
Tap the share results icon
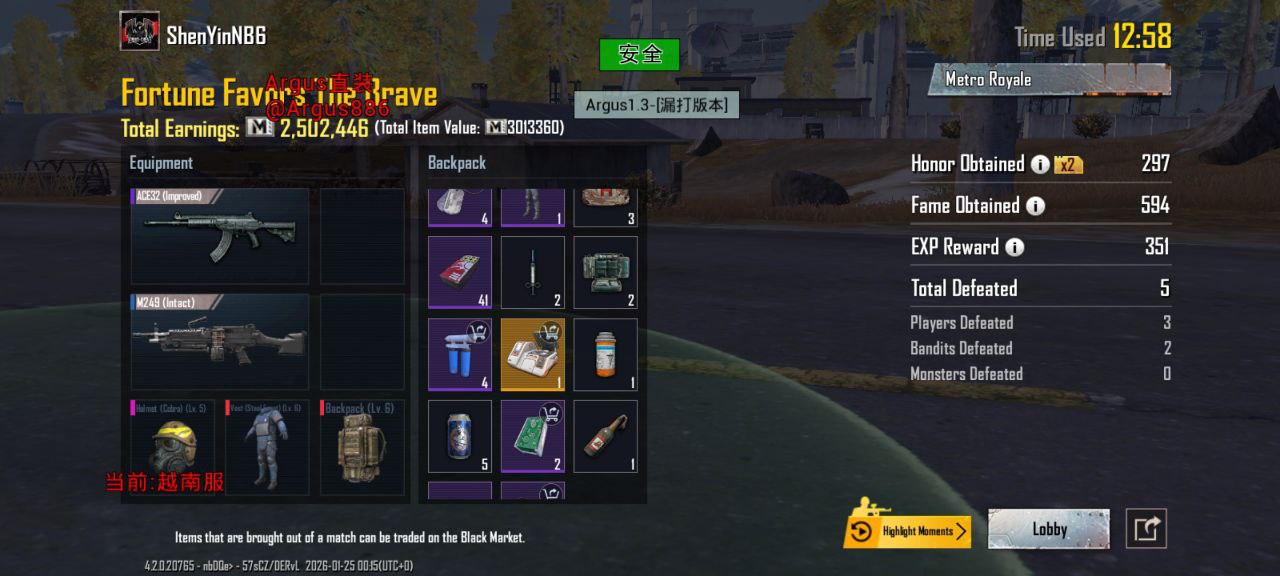coord(1146,529)
